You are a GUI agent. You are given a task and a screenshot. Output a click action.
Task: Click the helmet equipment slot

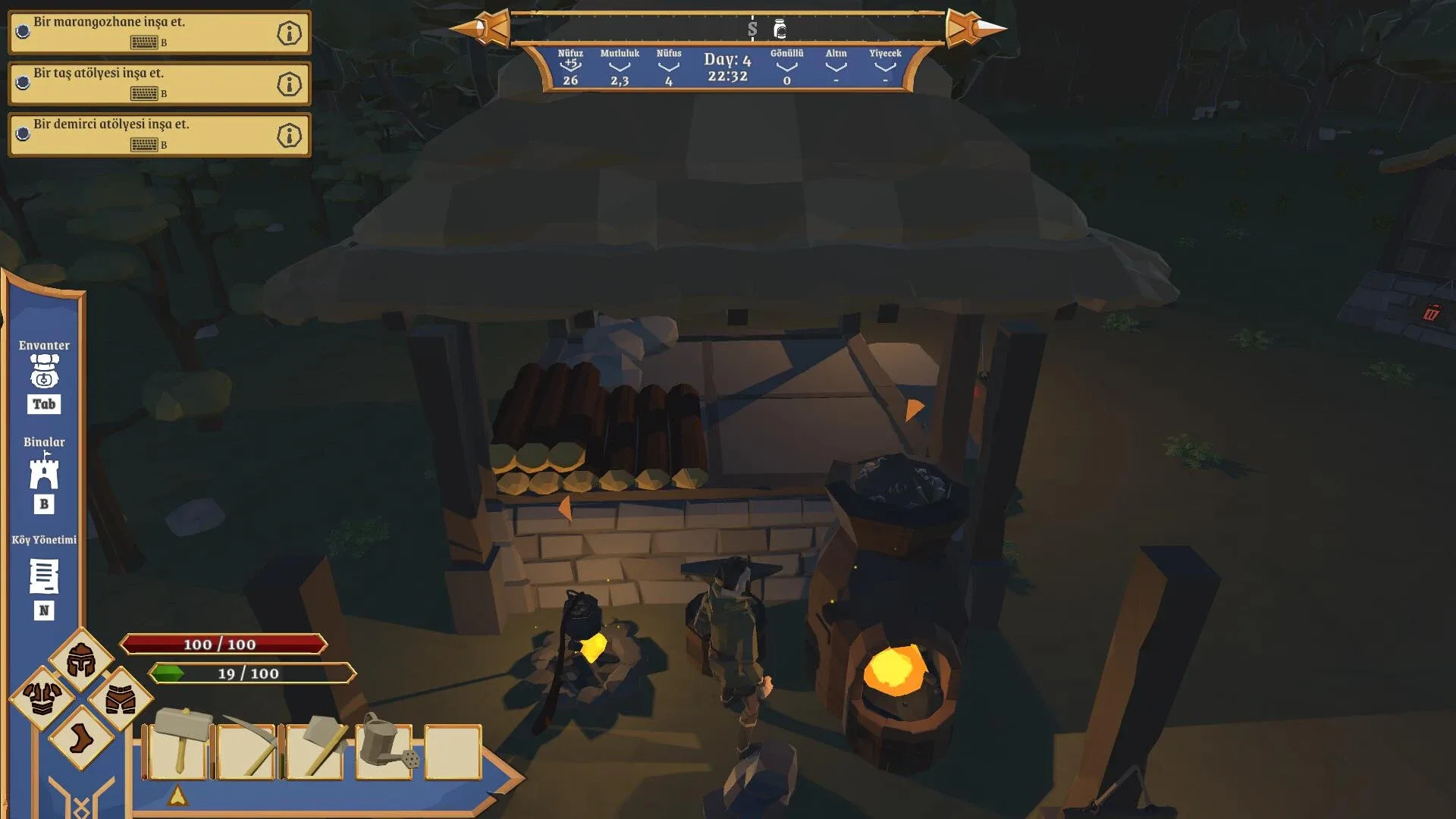point(81,660)
